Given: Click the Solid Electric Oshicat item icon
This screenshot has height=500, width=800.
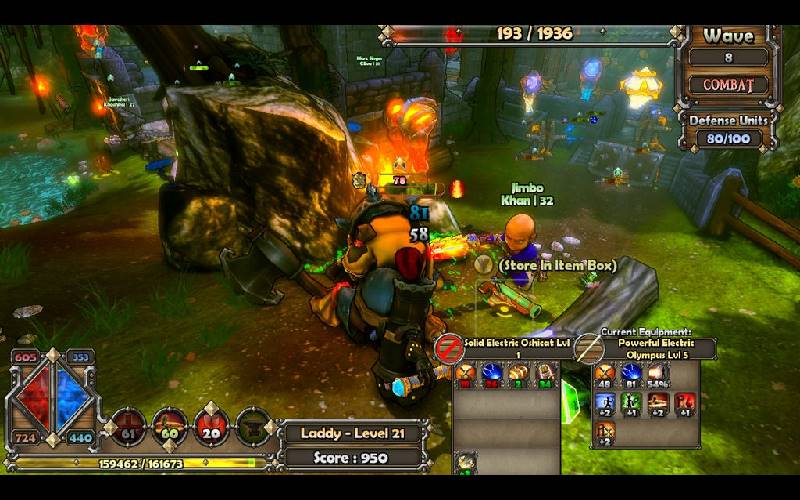Looking at the screenshot, I should 449,348.
